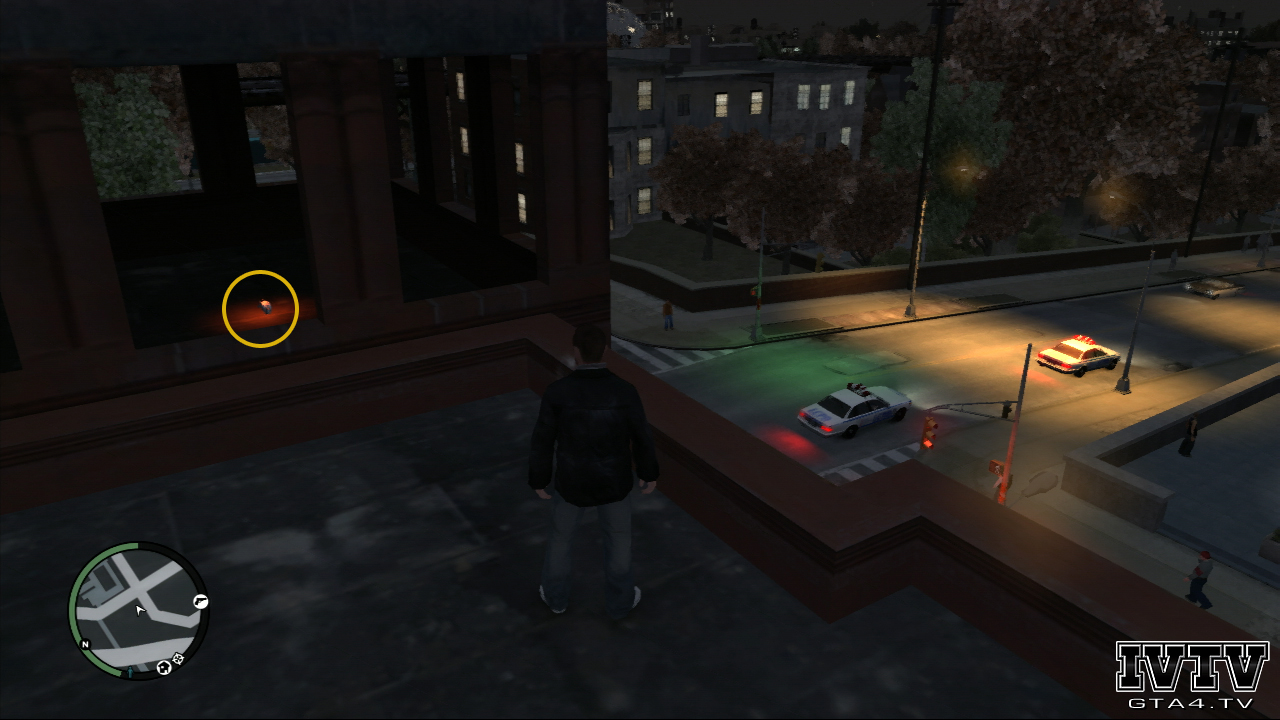Click the safehouse blip on the minimap
The width and height of the screenshot is (1280, 720).
coord(163,667)
